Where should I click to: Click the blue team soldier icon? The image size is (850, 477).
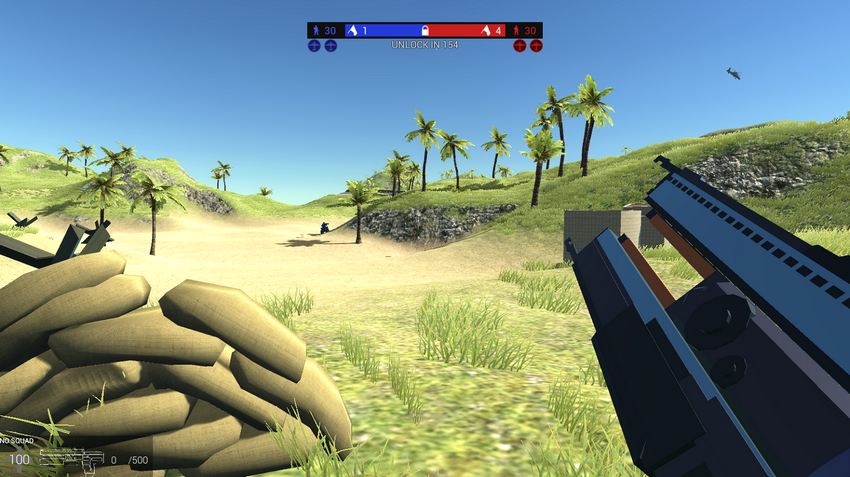(316, 31)
